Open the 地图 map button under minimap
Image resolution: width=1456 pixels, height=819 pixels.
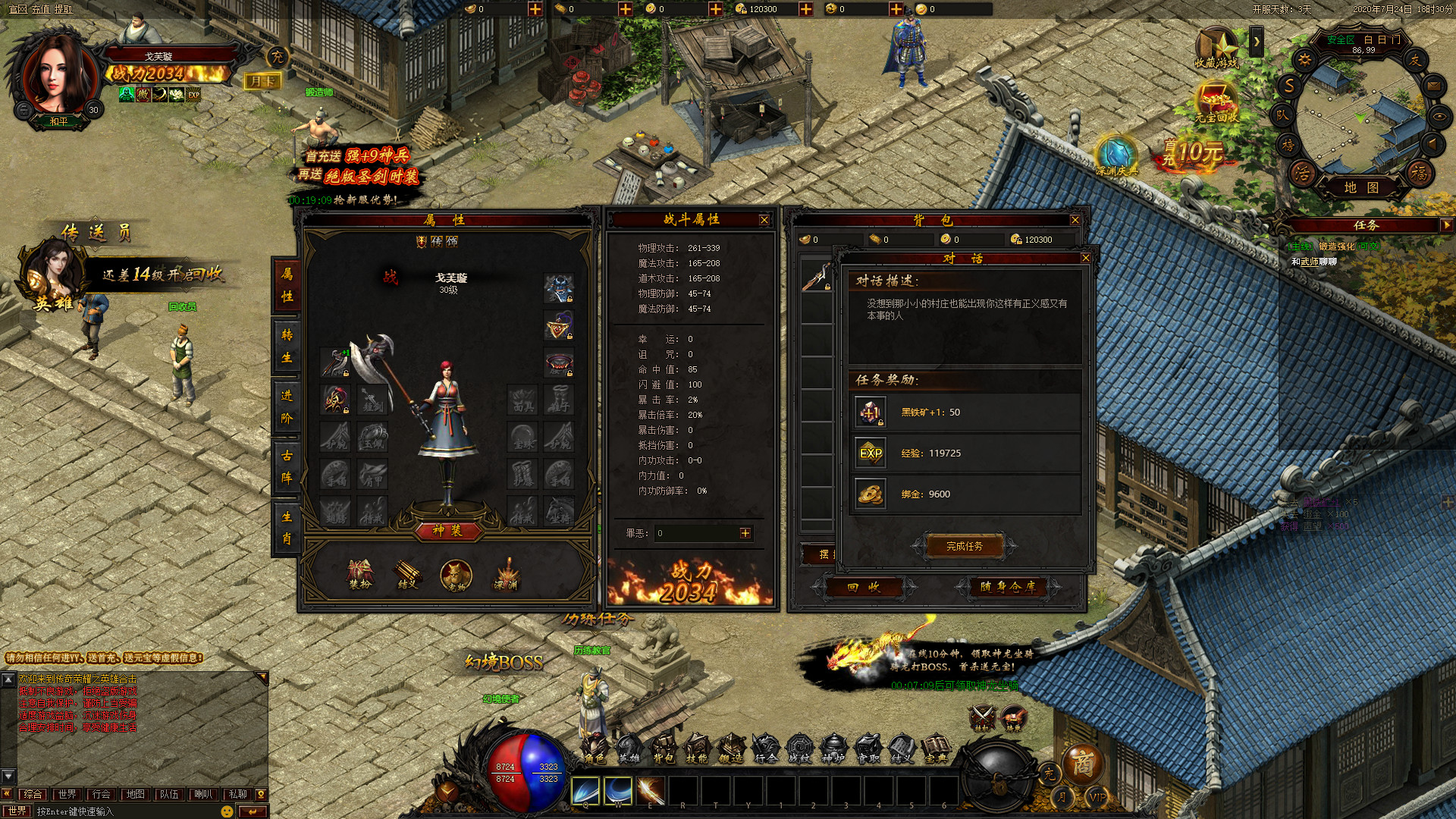[1361, 187]
